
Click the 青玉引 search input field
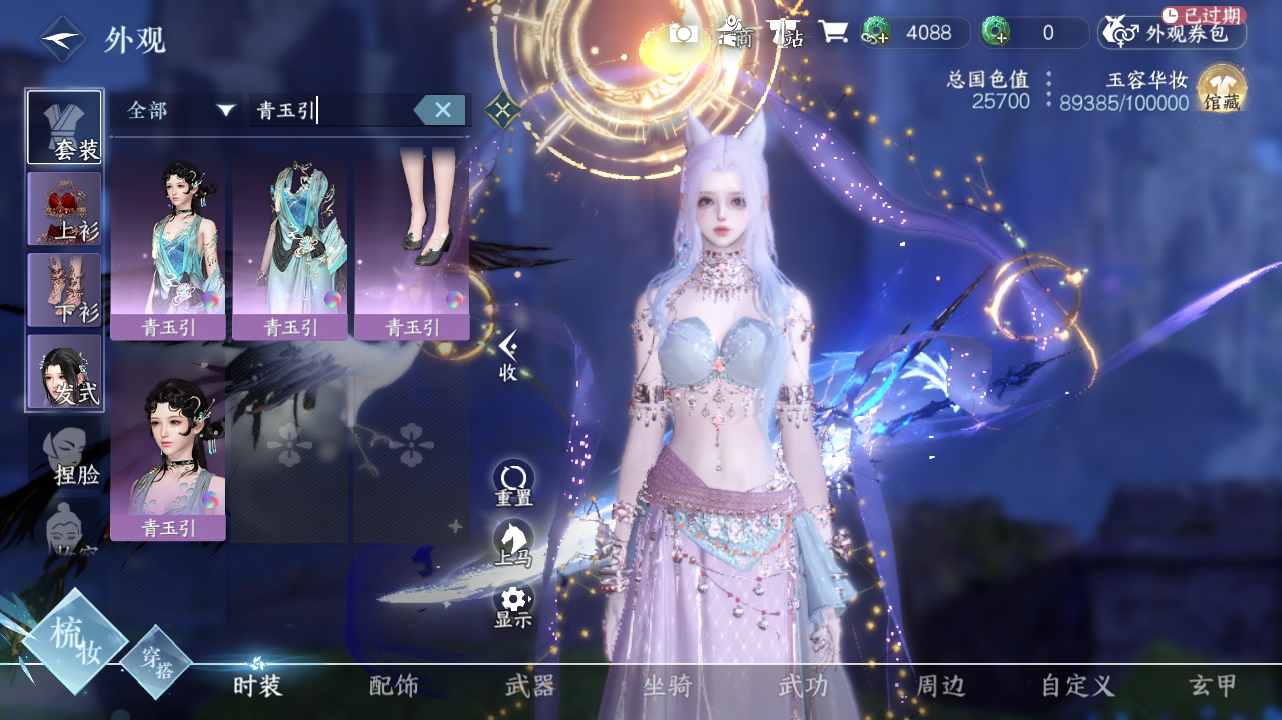(x=330, y=110)
